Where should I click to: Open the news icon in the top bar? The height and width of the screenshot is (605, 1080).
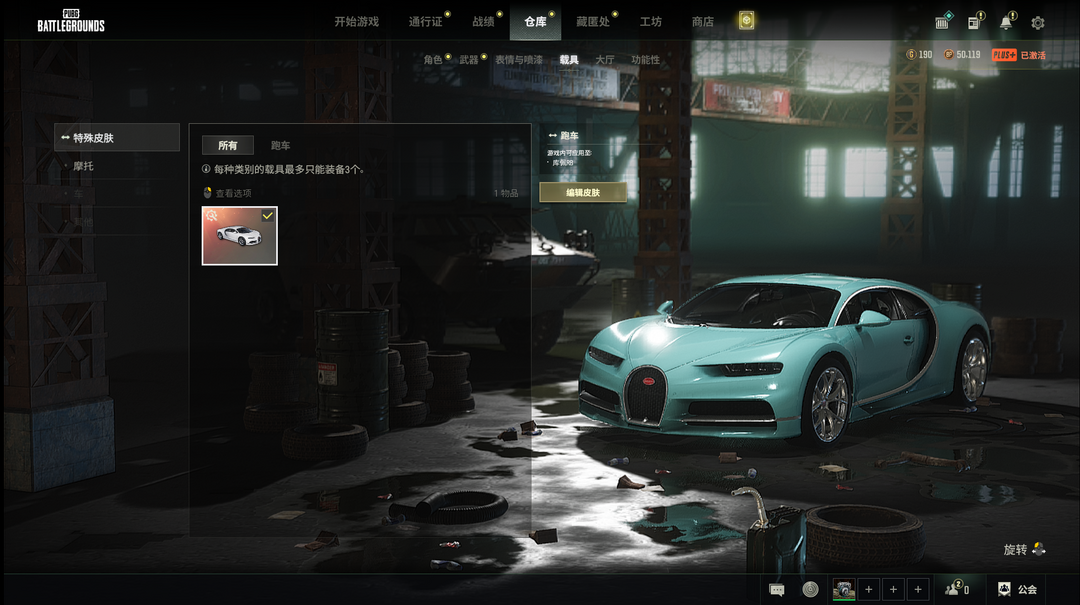pyautogui.click(x=973, y=22)
